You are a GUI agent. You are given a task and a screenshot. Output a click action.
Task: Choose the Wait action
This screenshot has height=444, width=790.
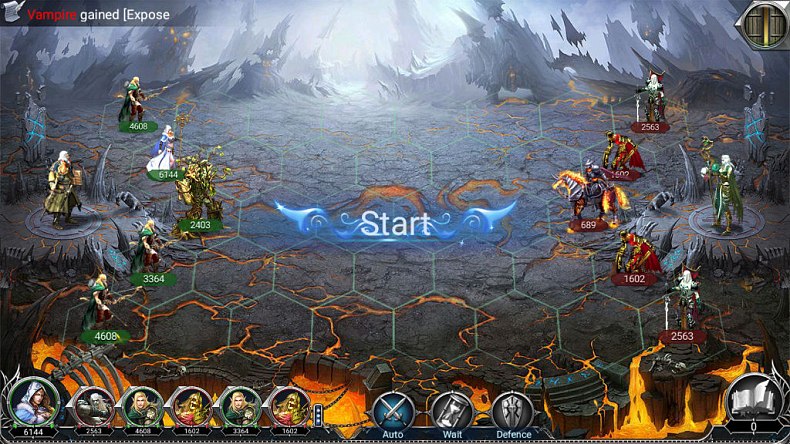[452, 411]
